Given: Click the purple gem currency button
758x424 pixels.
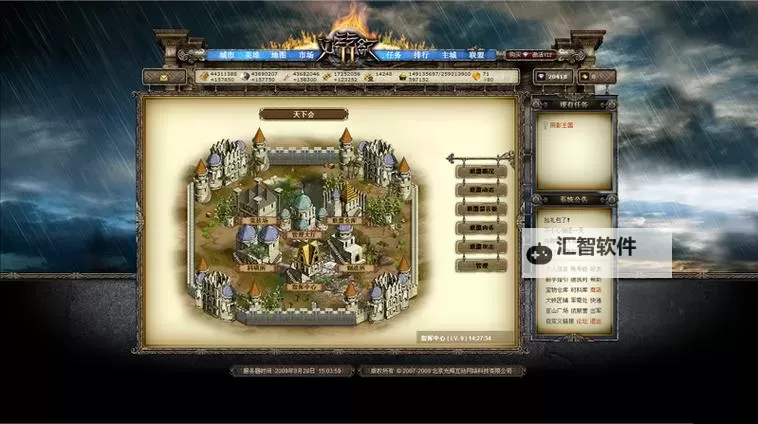Looking at the screenshot, I should click(553, 76).
